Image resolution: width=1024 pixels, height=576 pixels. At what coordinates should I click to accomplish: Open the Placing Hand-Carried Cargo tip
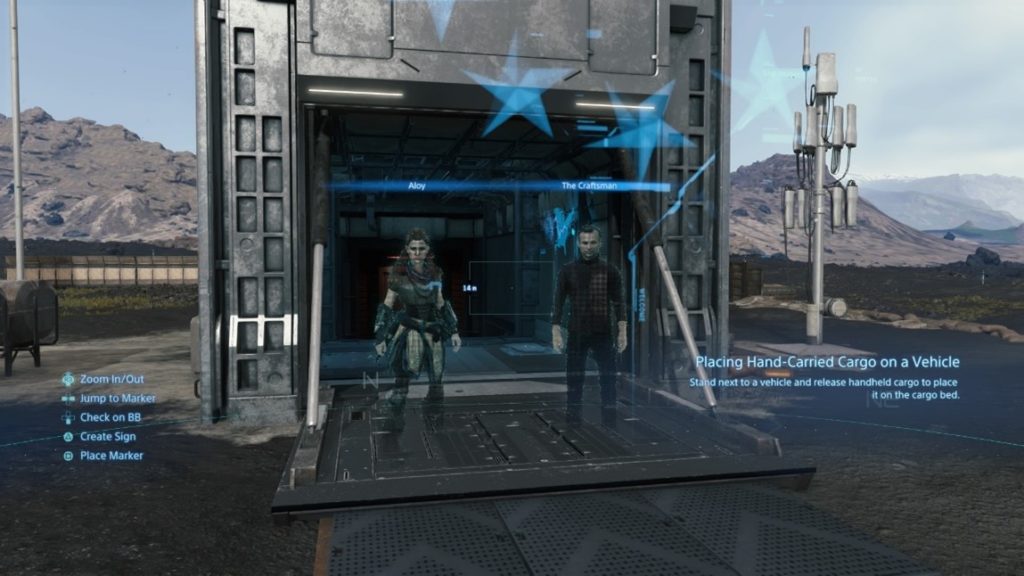click(x=827, y=362)
